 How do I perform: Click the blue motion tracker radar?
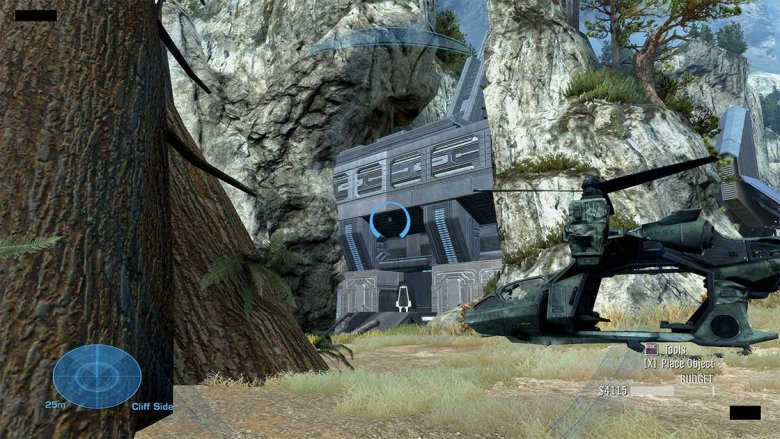[x=96, y=375]
